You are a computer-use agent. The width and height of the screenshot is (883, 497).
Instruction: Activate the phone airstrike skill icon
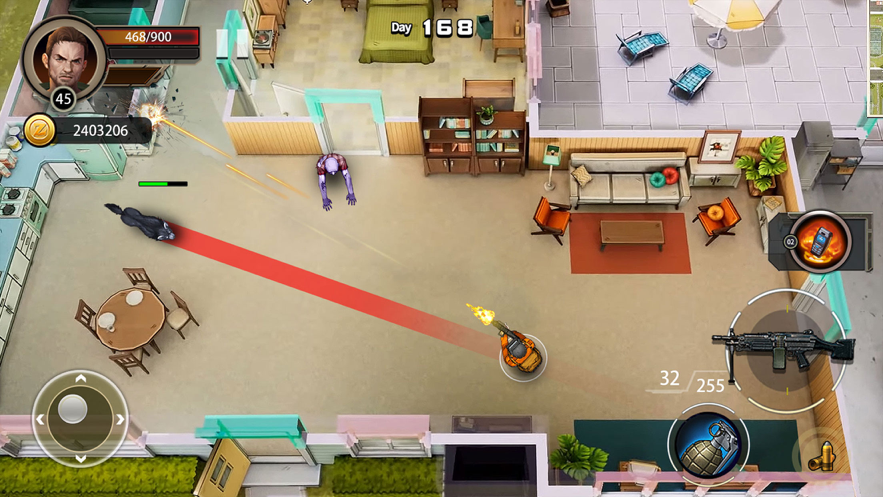820,241
